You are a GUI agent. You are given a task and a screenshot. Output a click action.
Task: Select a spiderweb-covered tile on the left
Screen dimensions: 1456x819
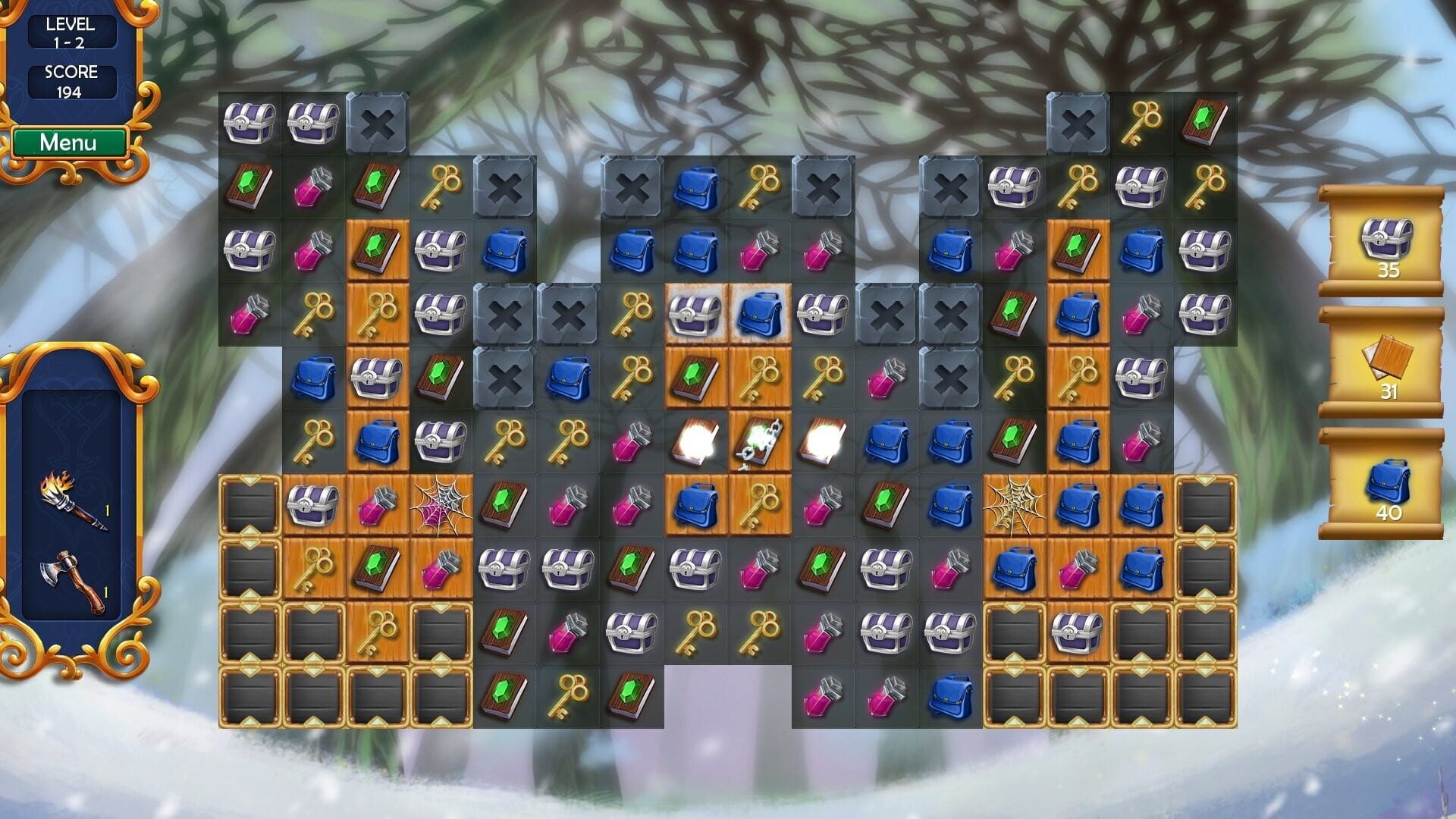pyautogui.click(x=440, y=504)
